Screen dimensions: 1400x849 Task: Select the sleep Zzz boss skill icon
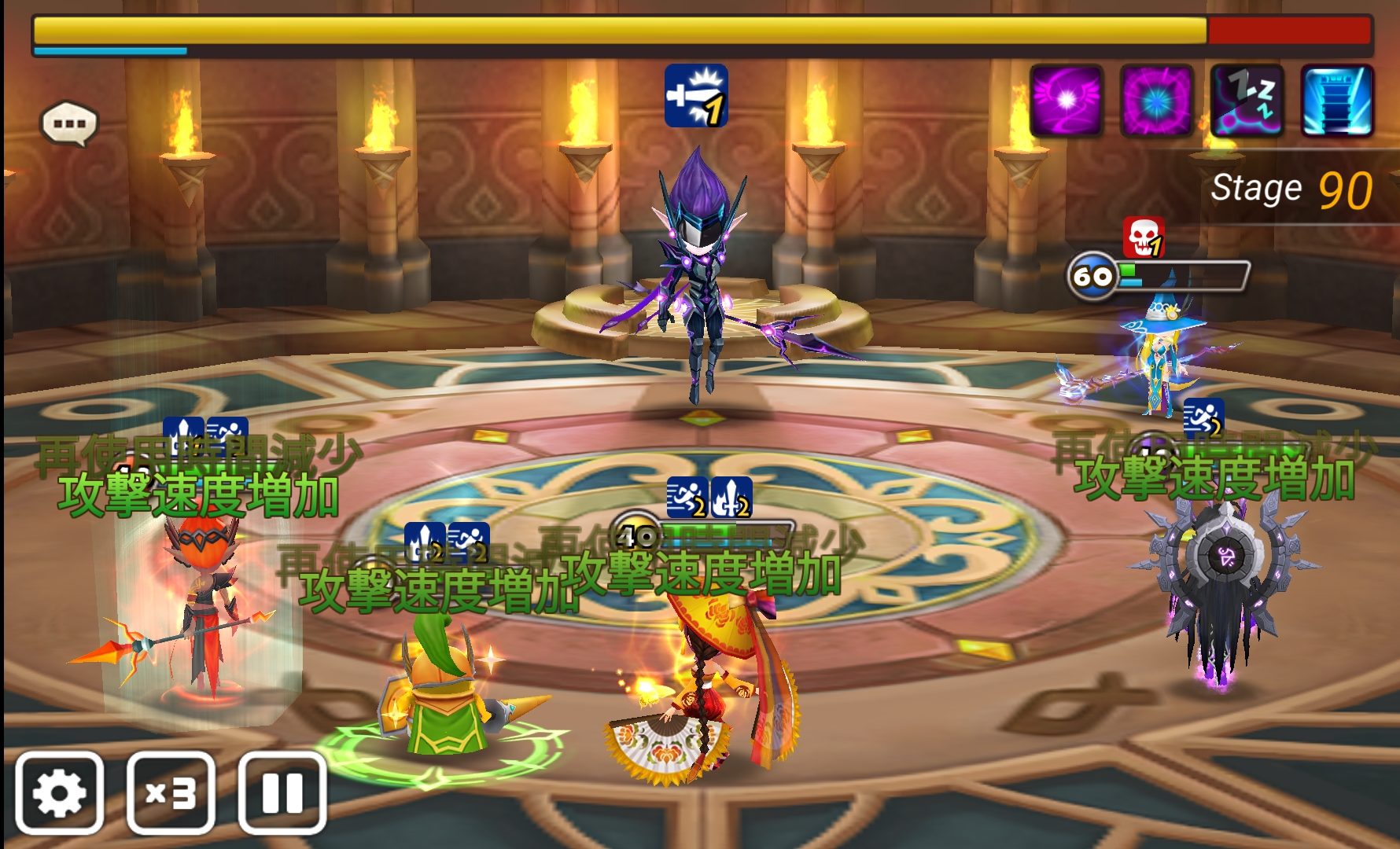click(x=1247, y=101)
